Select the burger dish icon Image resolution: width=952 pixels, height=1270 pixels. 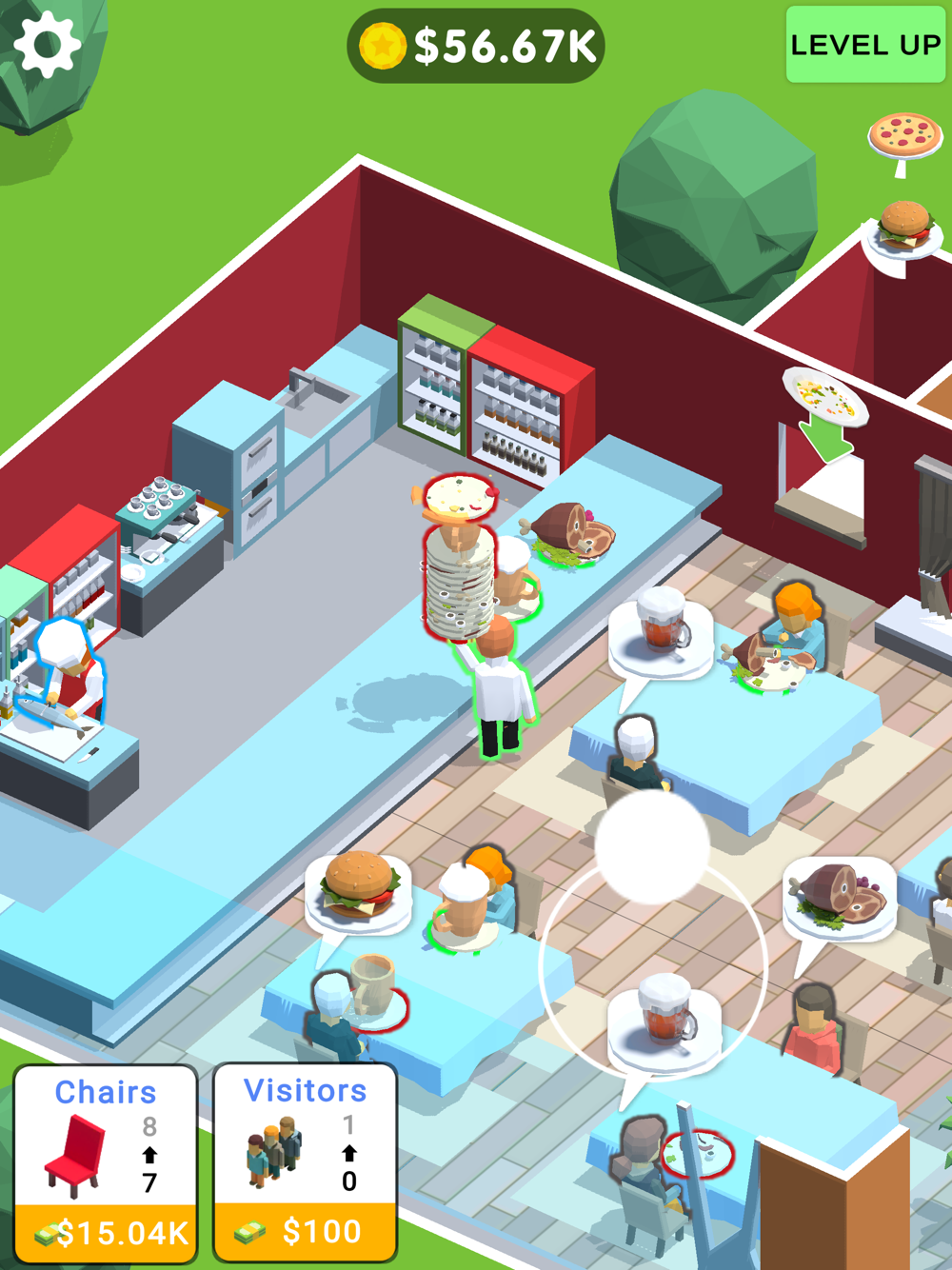pos(903,228)
